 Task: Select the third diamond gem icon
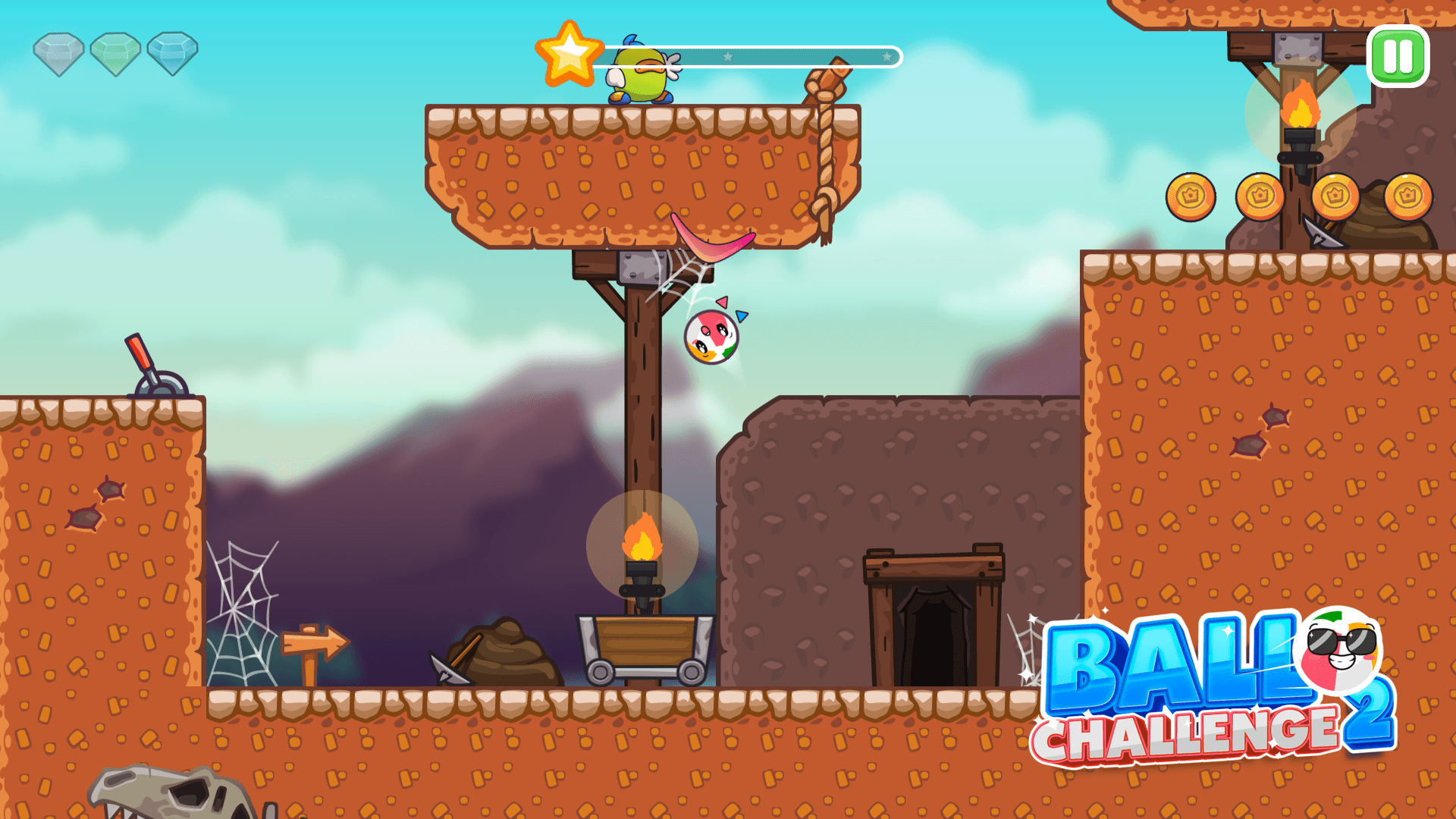(173, 51)
